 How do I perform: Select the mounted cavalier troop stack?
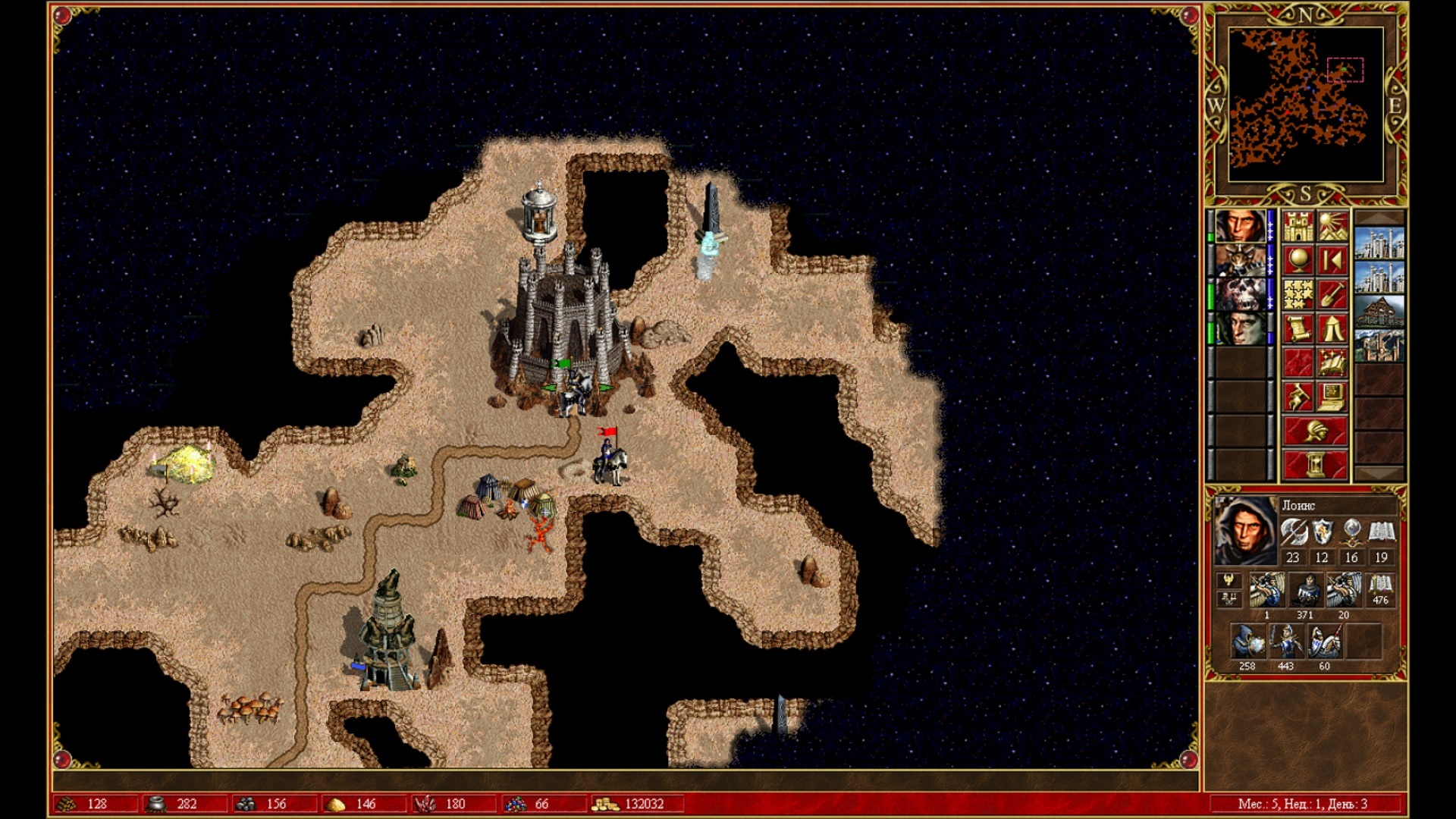pyautogui.click(x=1324, y=643)
